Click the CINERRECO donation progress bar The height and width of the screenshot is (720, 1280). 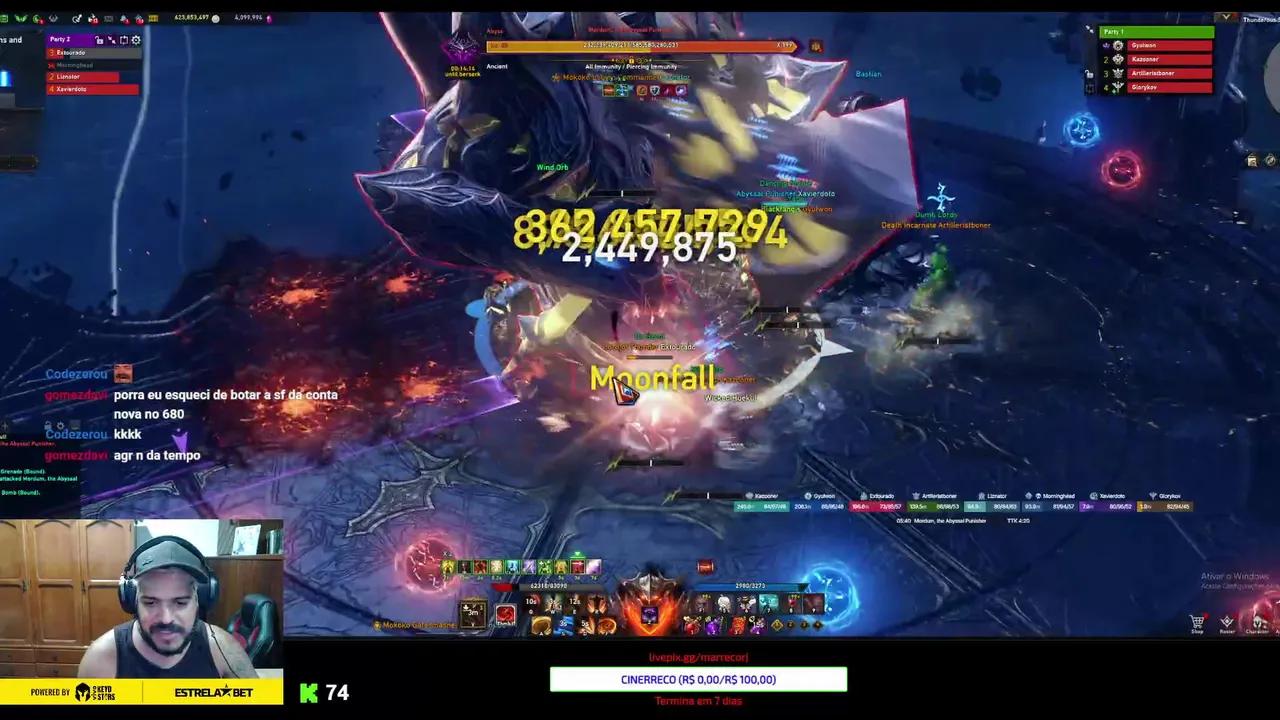click(697, 679)
